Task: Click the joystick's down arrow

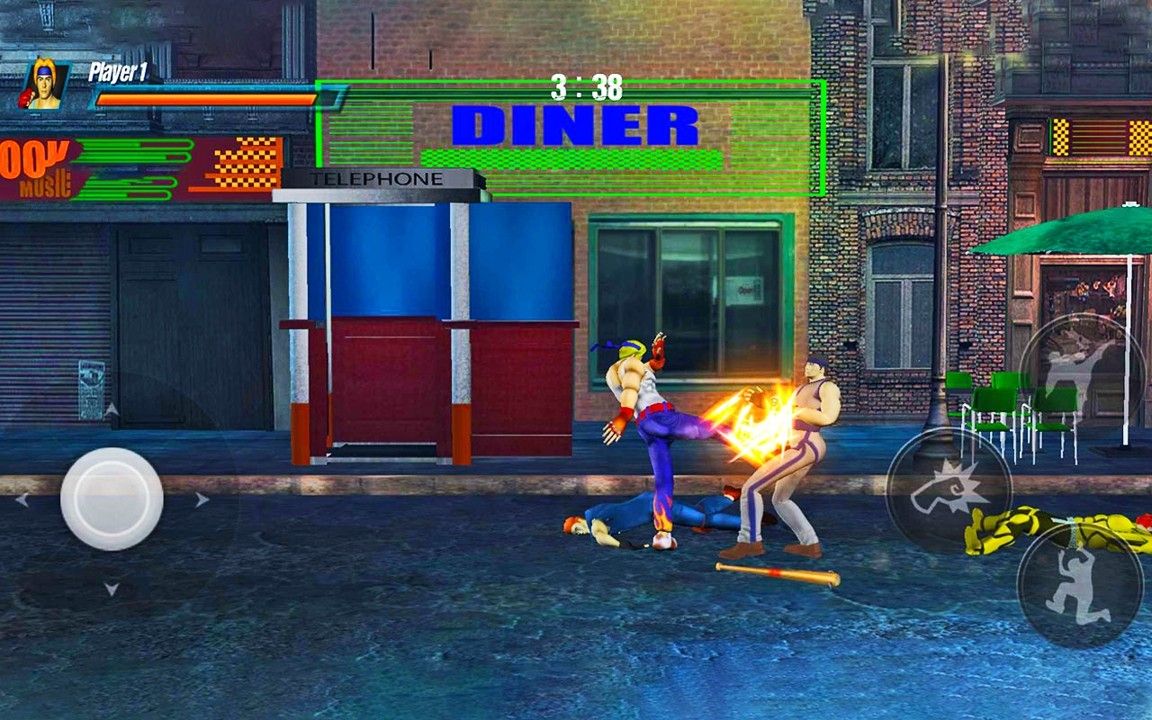Action: [111, 590]
